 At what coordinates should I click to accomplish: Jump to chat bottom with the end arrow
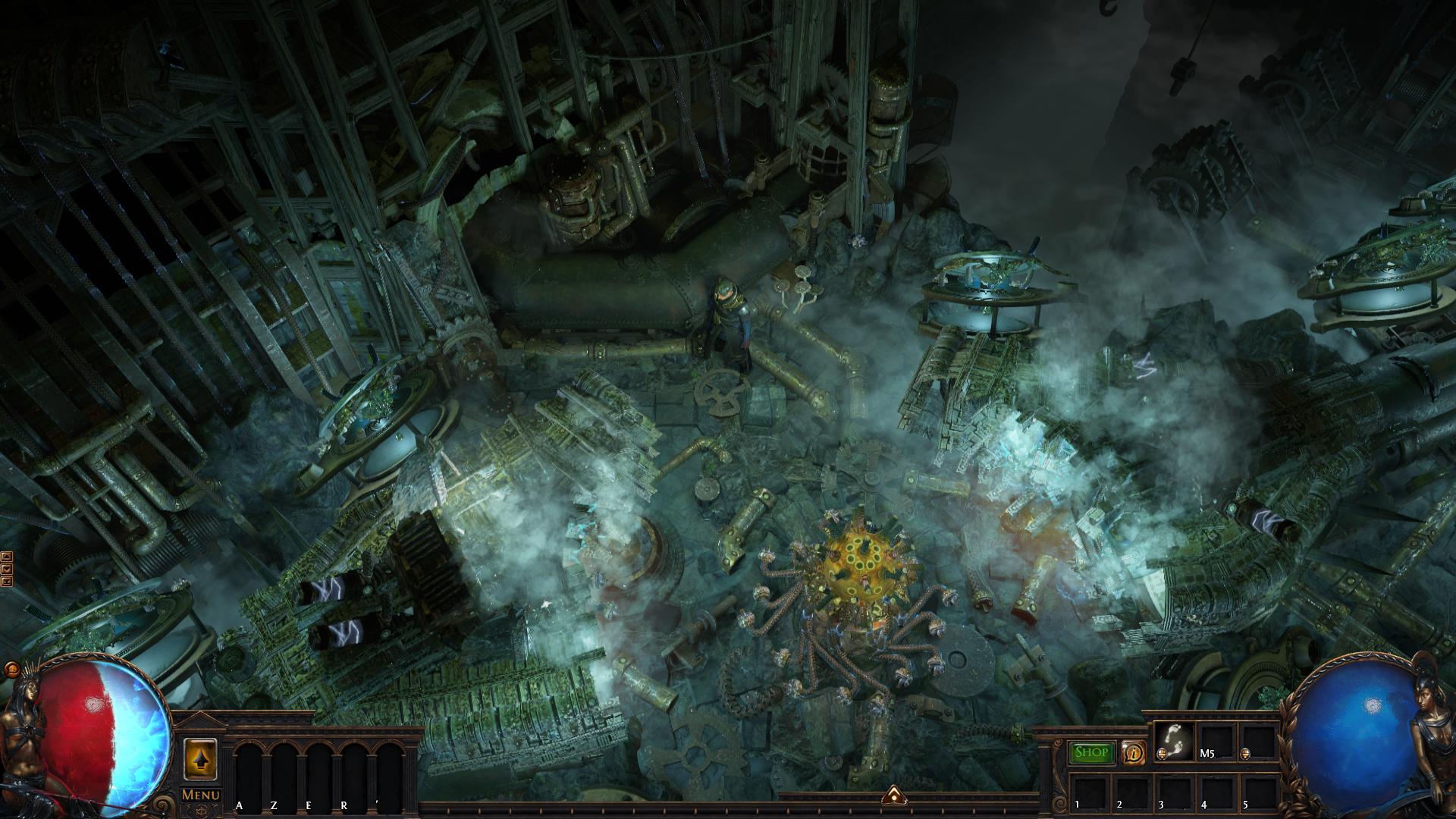point(7,581)
